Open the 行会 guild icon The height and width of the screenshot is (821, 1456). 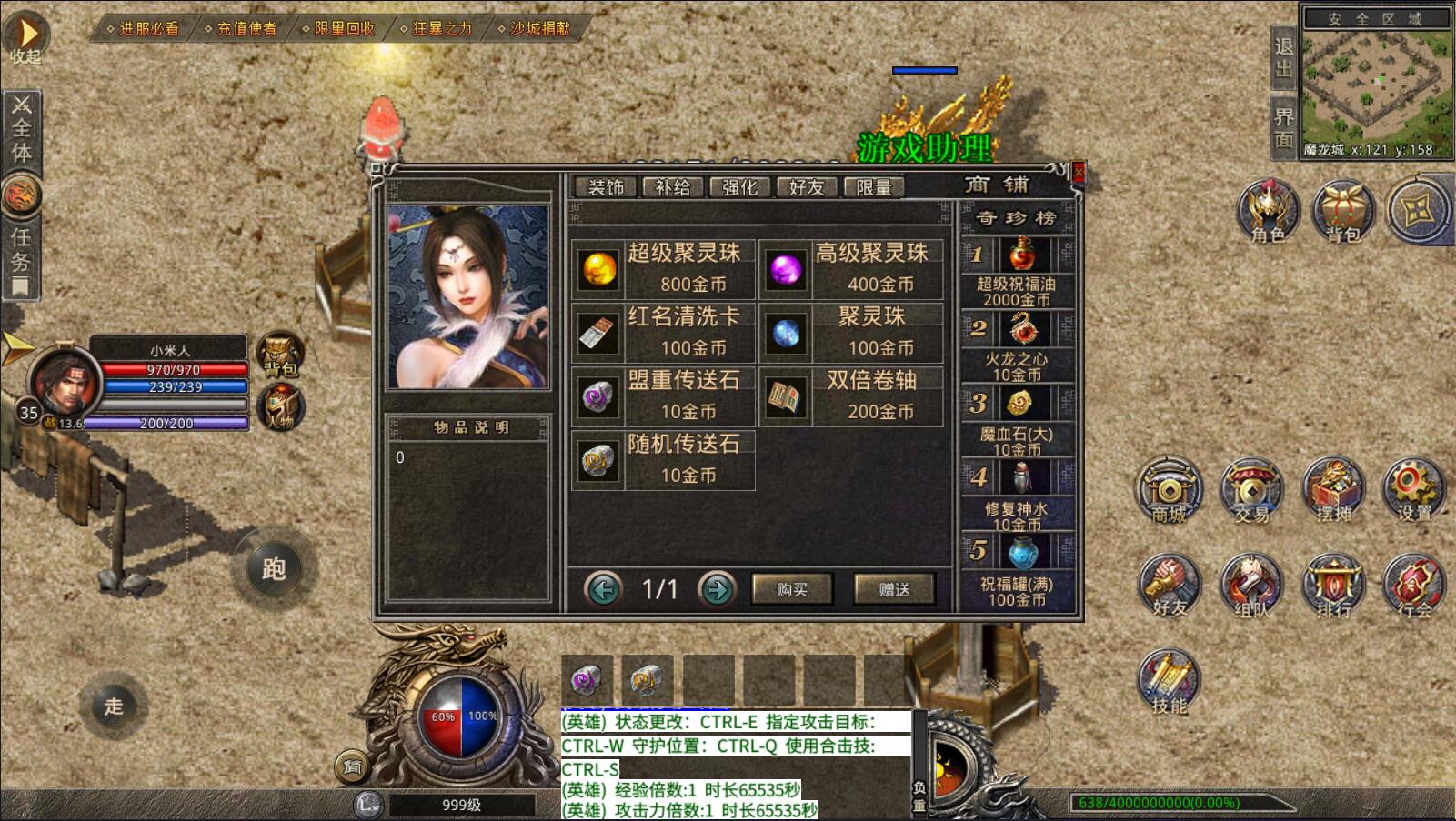1413,586
